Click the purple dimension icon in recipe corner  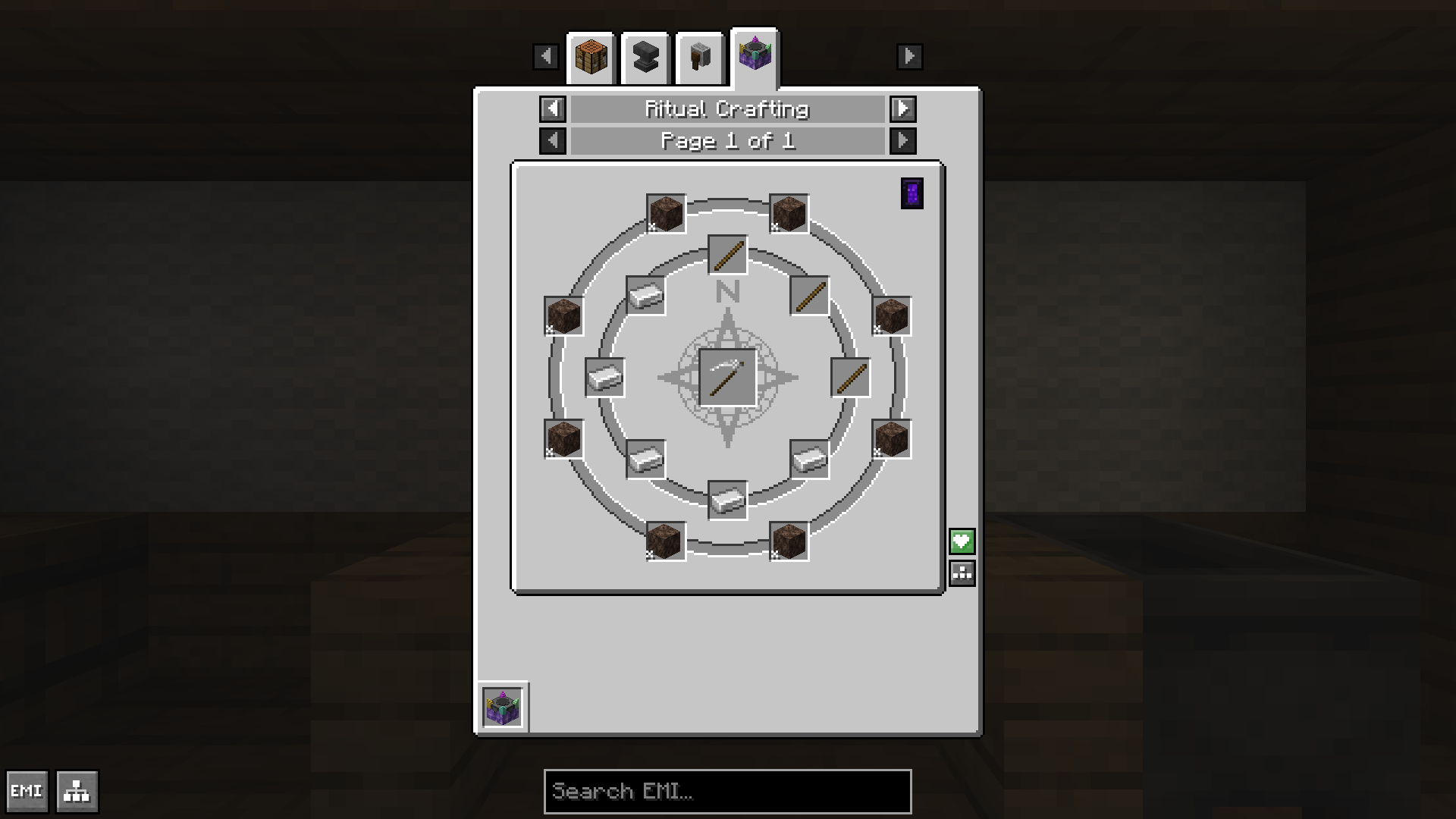[912, 193]
